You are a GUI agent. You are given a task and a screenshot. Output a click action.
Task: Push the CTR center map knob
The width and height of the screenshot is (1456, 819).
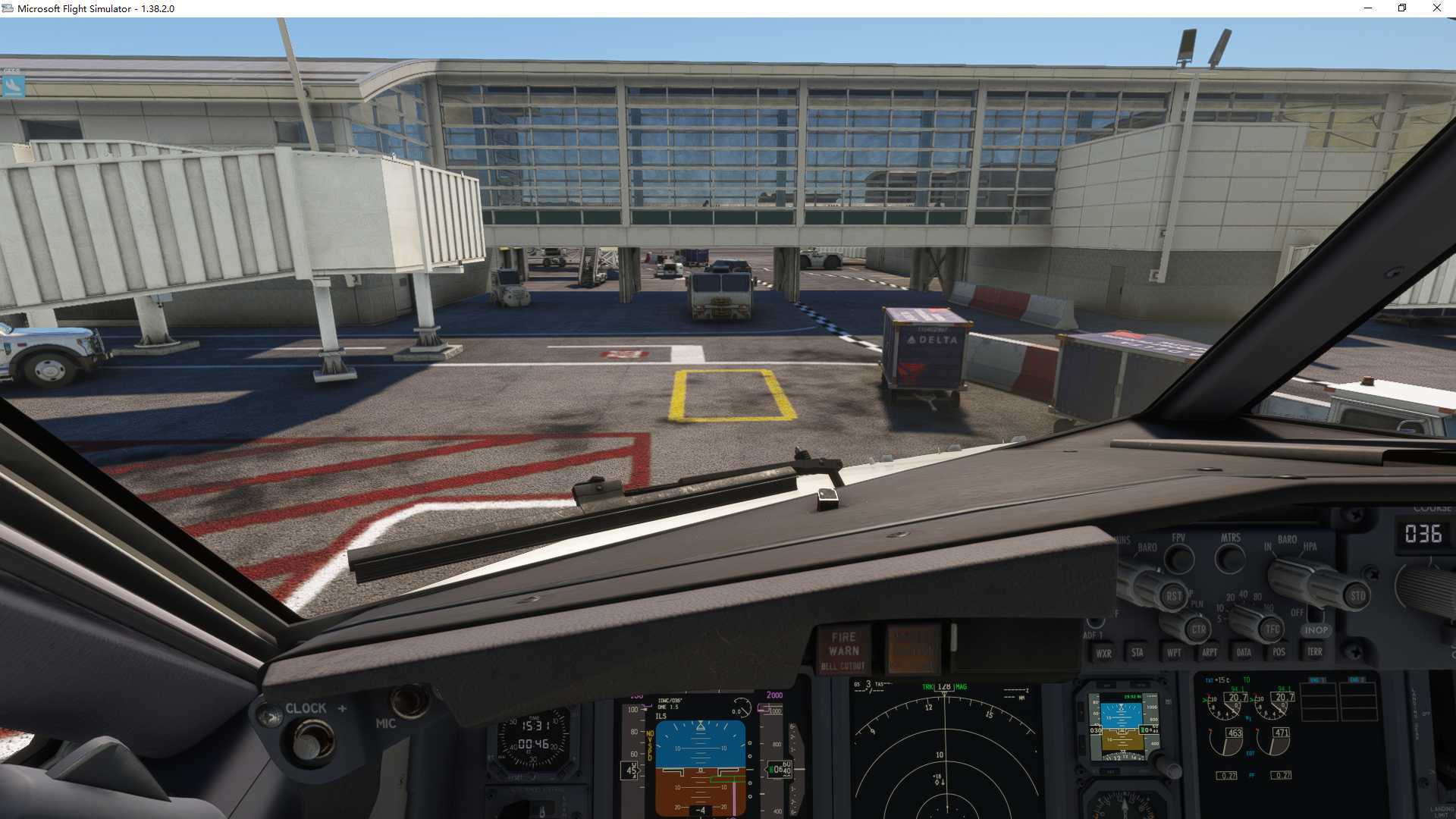click(1200, 630)
